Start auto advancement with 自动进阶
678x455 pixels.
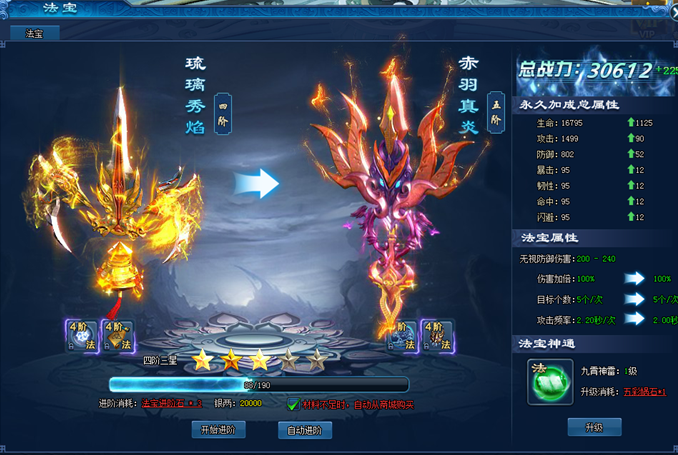coord(304,430)
